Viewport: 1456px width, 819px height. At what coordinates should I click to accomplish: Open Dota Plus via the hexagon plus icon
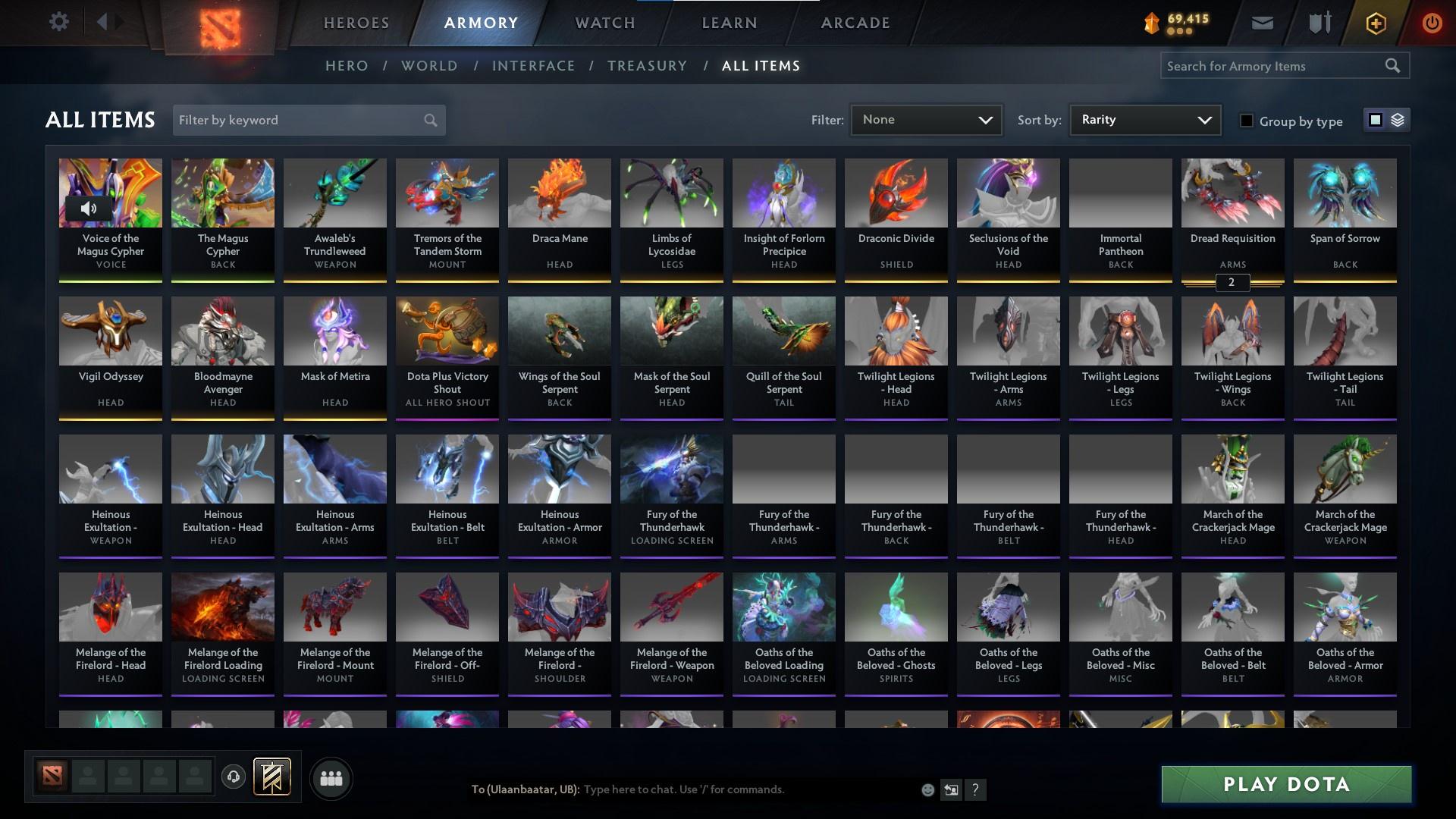(1375, 23)
